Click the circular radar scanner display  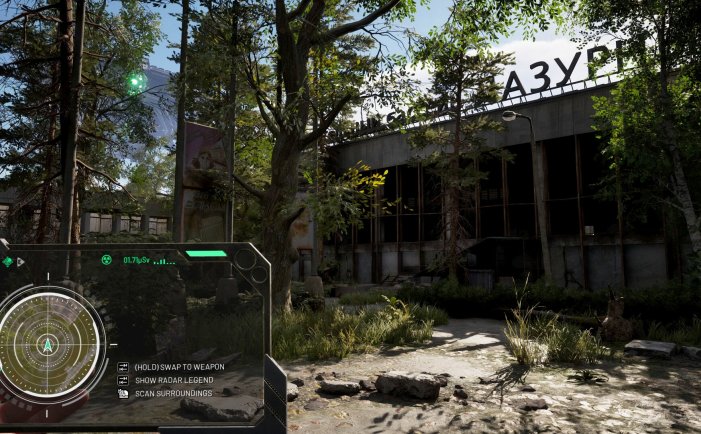click(x=46, y=342)
